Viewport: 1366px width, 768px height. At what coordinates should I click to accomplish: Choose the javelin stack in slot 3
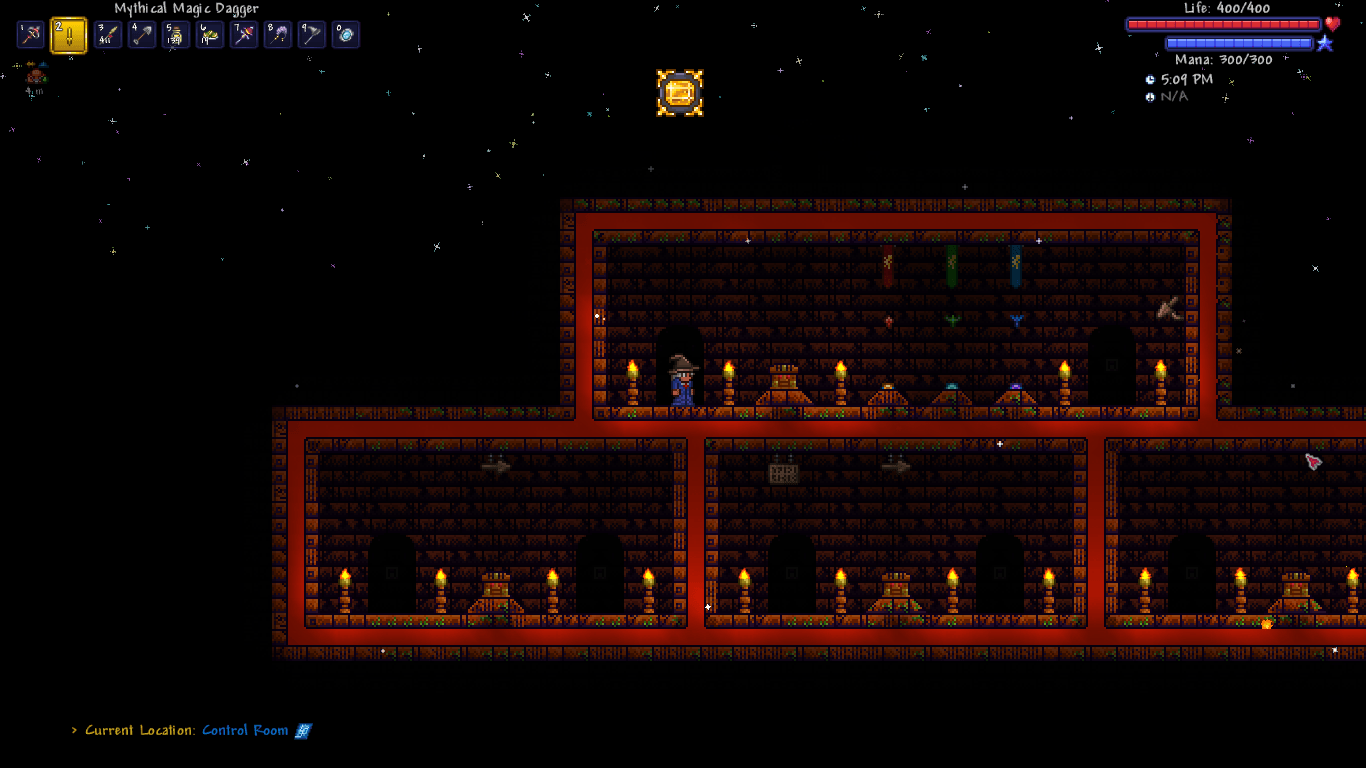coord(107,35)
